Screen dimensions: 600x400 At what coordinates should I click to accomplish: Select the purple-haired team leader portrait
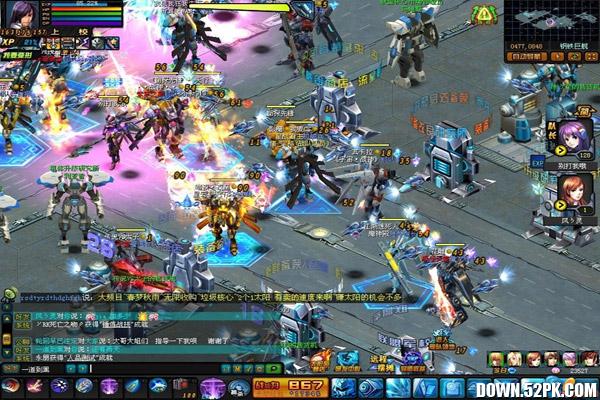[x=575, y=135]
